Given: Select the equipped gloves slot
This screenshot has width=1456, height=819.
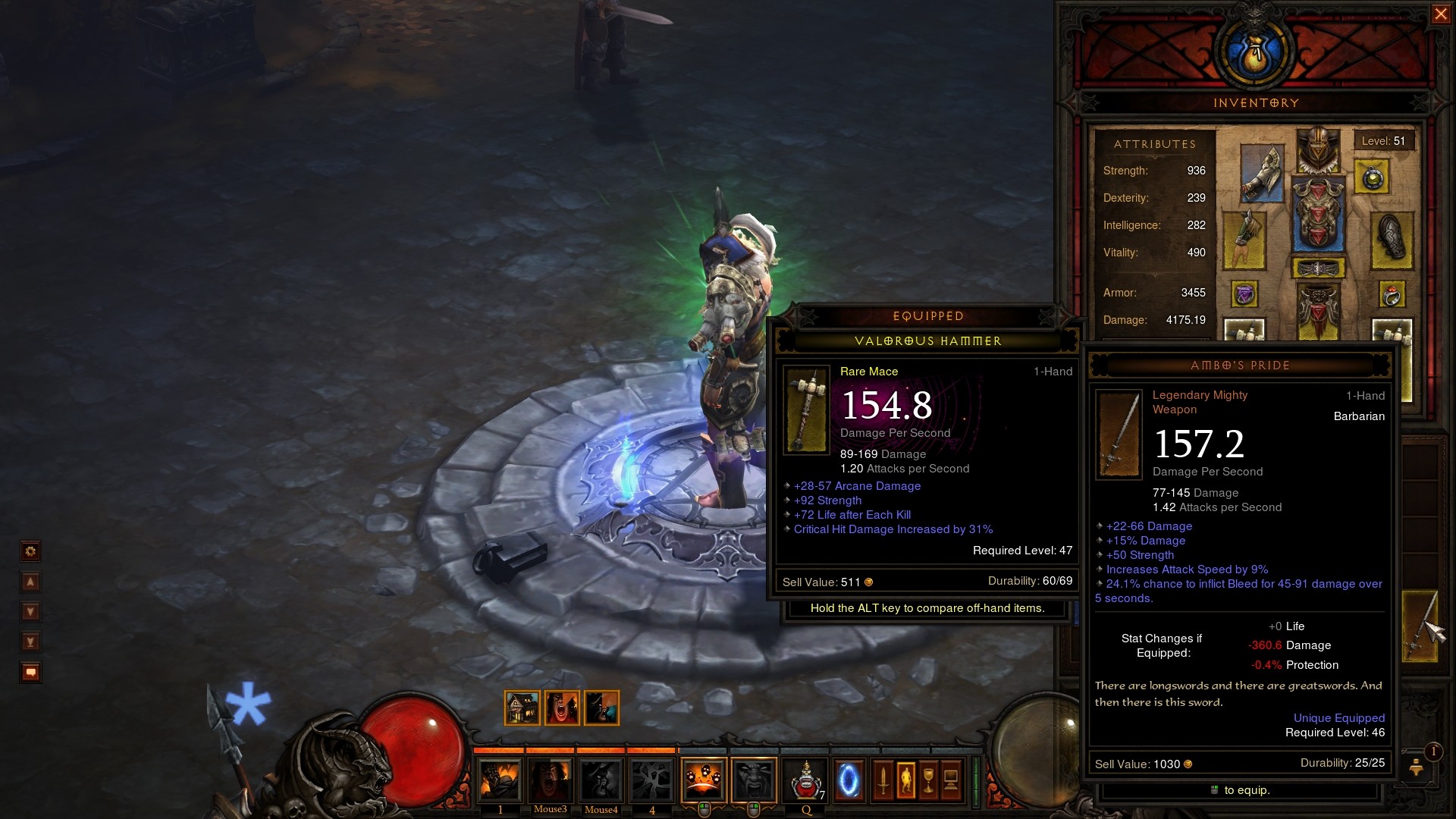Looking at the screenshot, I should click(x=1244, y=240).
